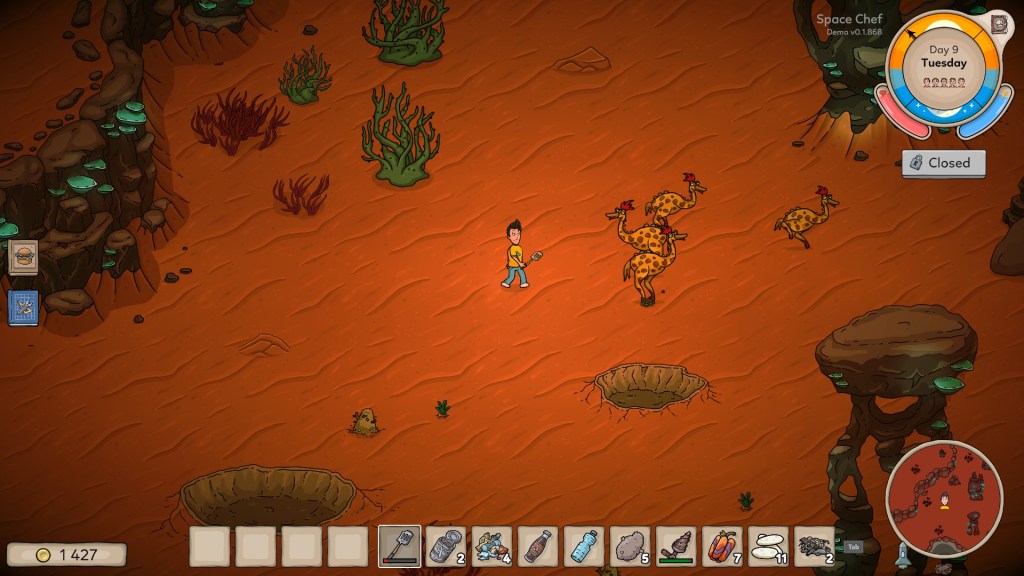Open the blue blueprint crafting book
1024x576 pixels.
click(x=23, y=307)
